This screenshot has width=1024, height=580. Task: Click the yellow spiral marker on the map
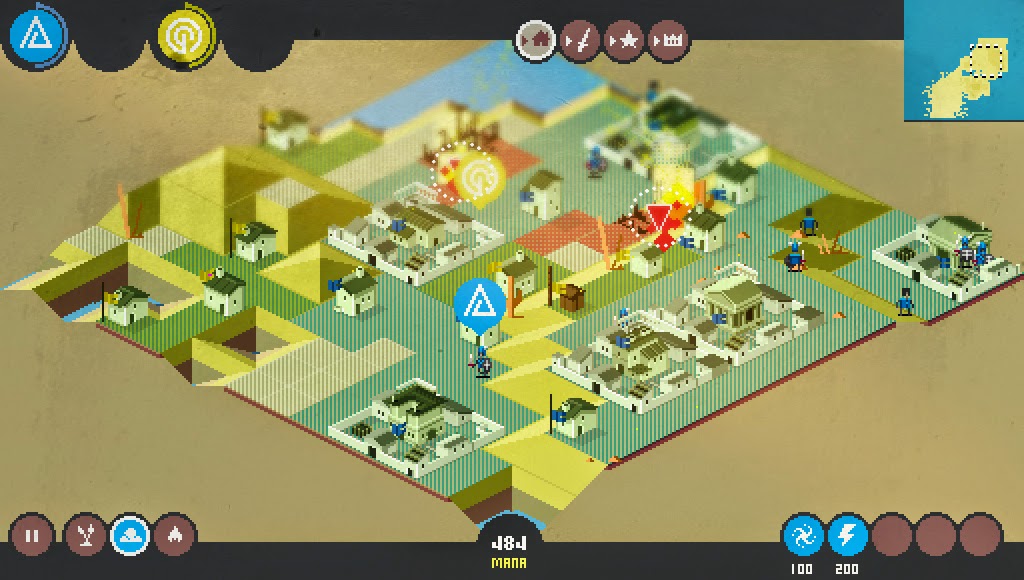tap(476, 177)
